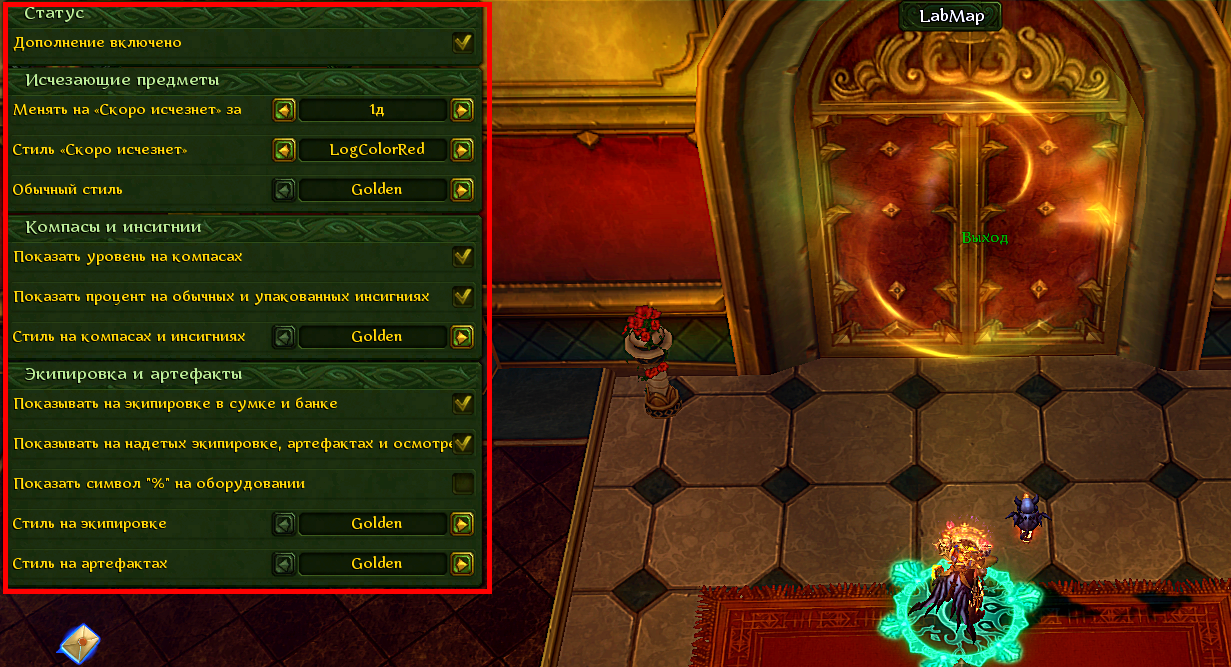Pick previous «Стиль на артефактах» style
Viewport: 1231px width, 667px height.
[x=284, y=563]
